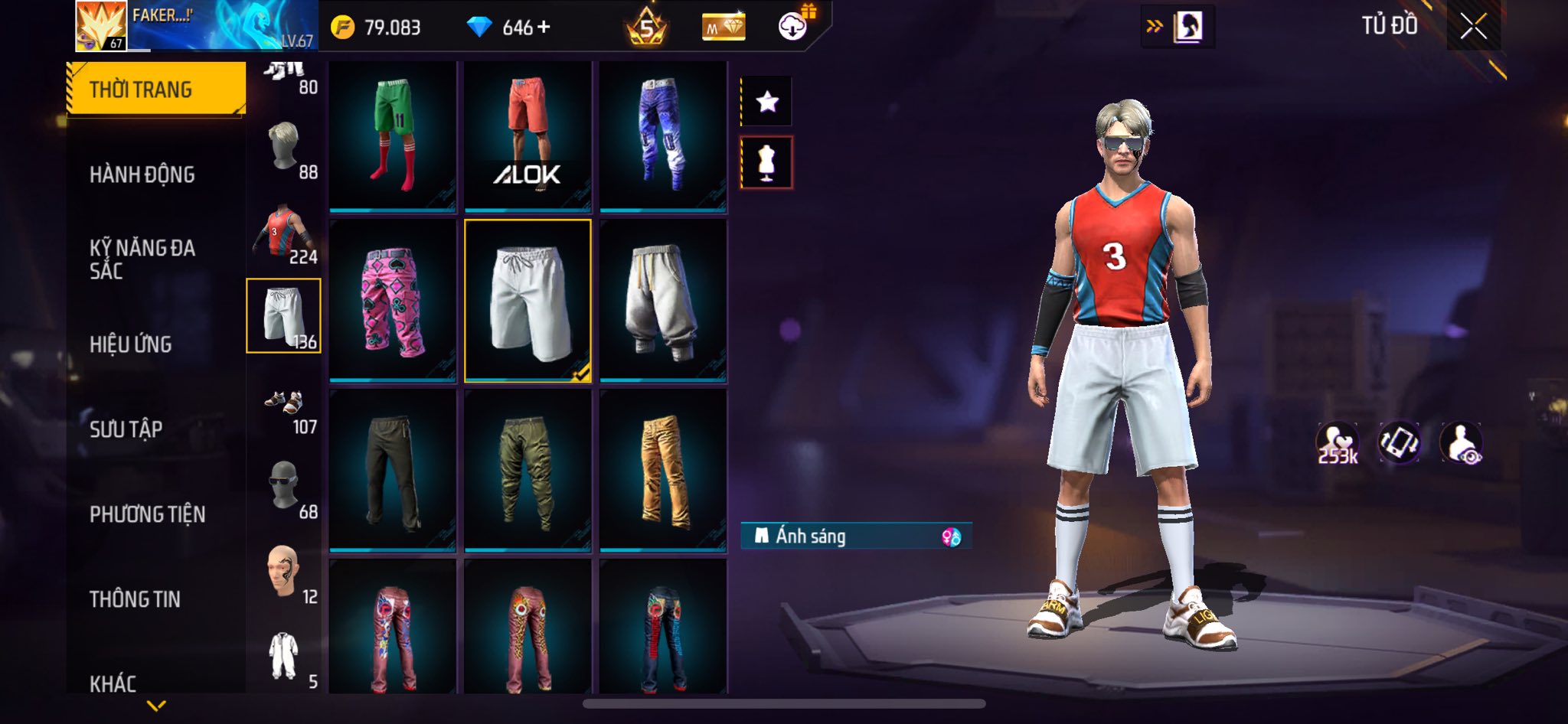The height and width of the screenshot is (724, 1568).
Task: Select the white shorts item
Action: pos(528,301)
